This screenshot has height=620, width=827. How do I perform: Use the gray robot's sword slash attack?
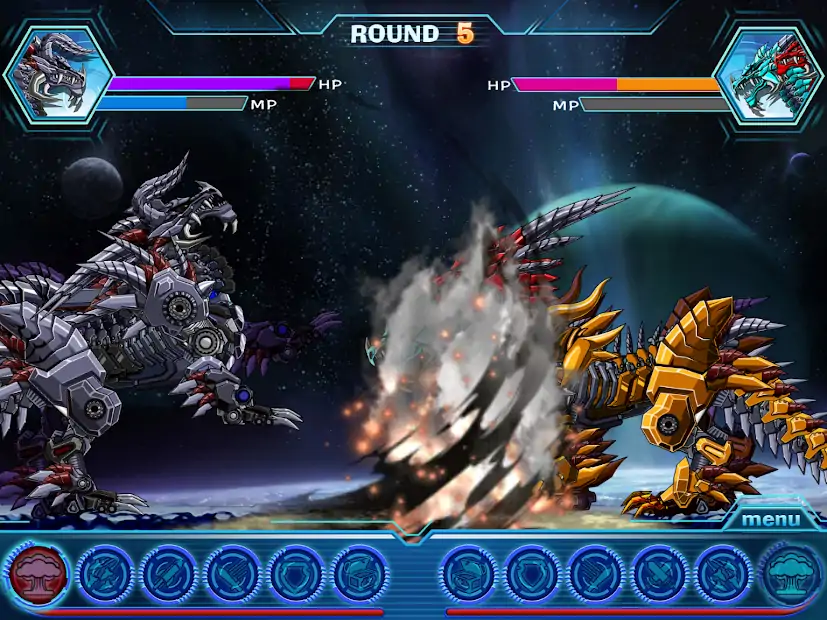click(234, 575)
